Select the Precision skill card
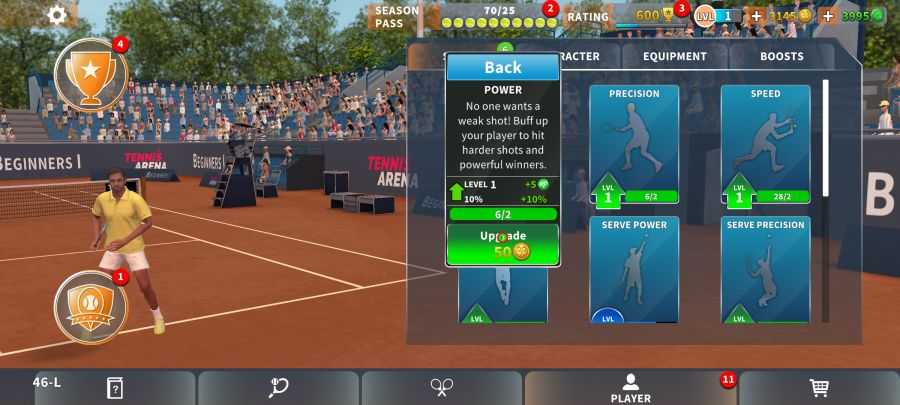Viewport: 900px width, 405px height. 634,144
